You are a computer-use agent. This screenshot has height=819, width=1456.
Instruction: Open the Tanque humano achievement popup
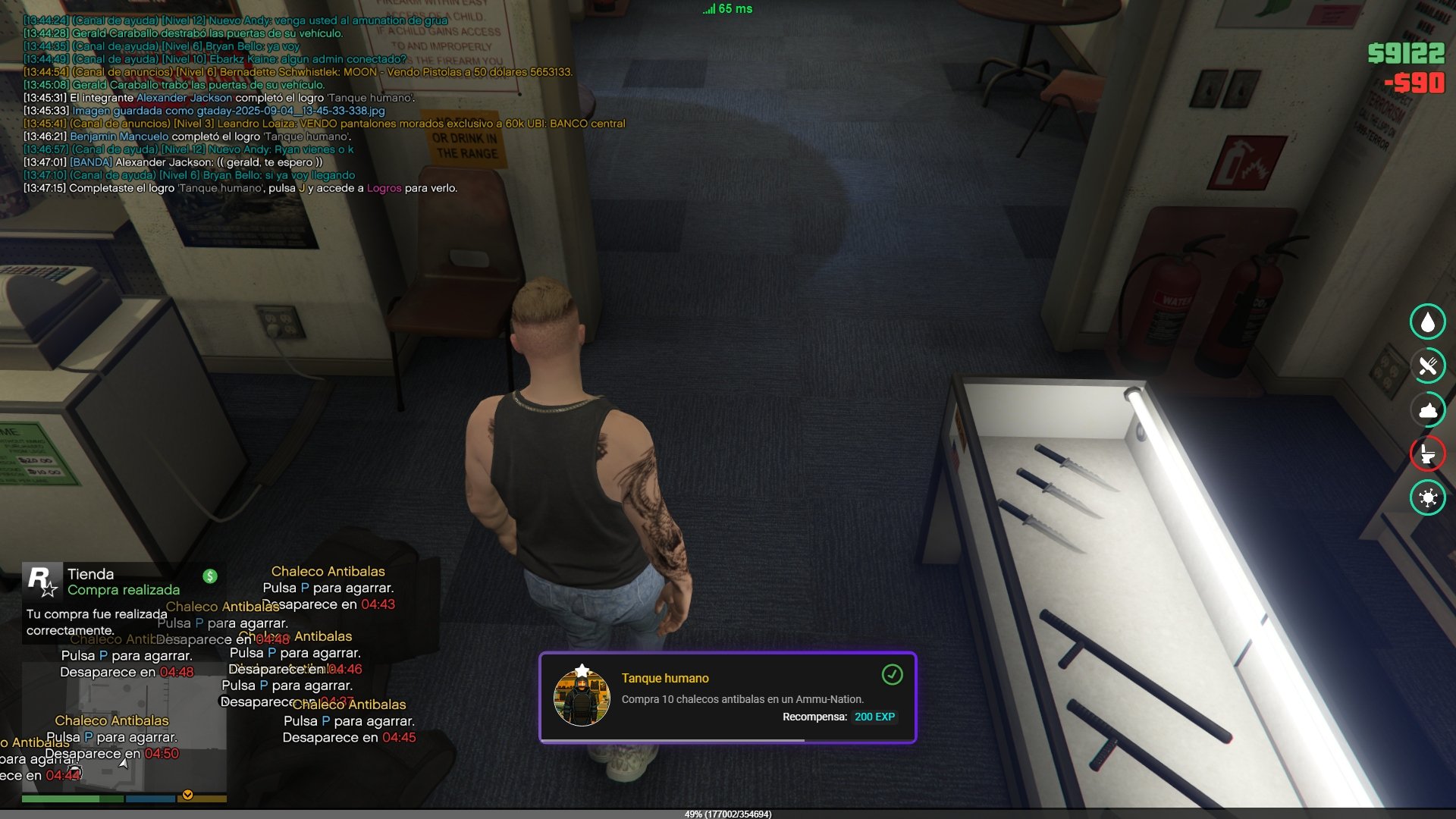pyautogui.click(x=727, y=697)
